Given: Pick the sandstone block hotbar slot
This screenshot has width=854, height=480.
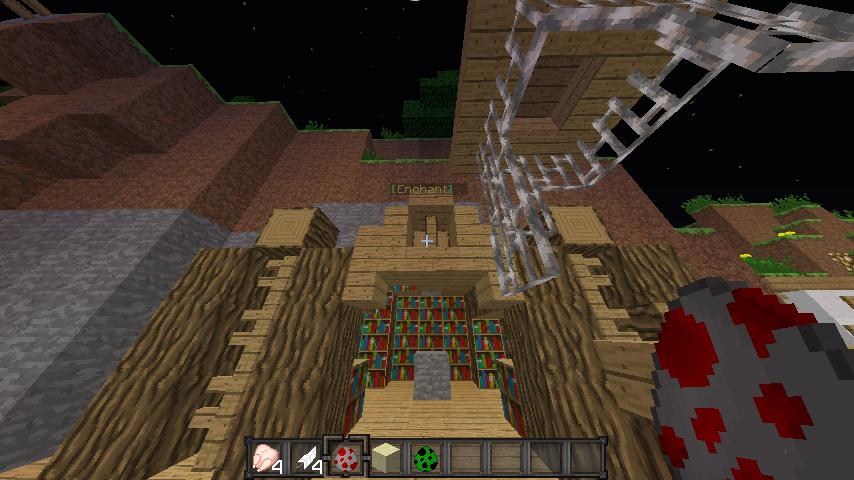Looking at the screenshot, I should click(x=387, y=457).
